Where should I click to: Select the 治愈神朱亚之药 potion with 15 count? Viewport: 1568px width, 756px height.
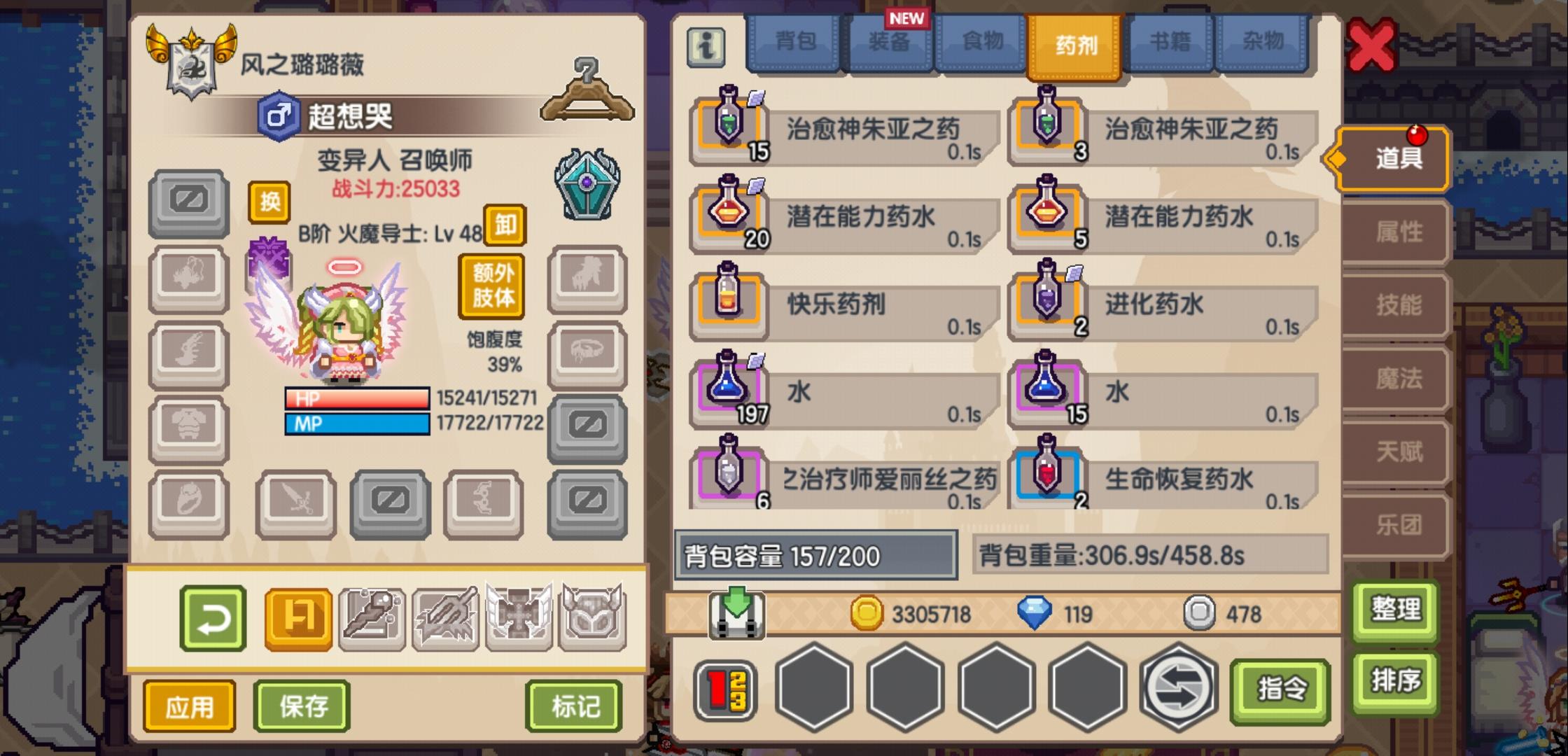pos(727,128)
